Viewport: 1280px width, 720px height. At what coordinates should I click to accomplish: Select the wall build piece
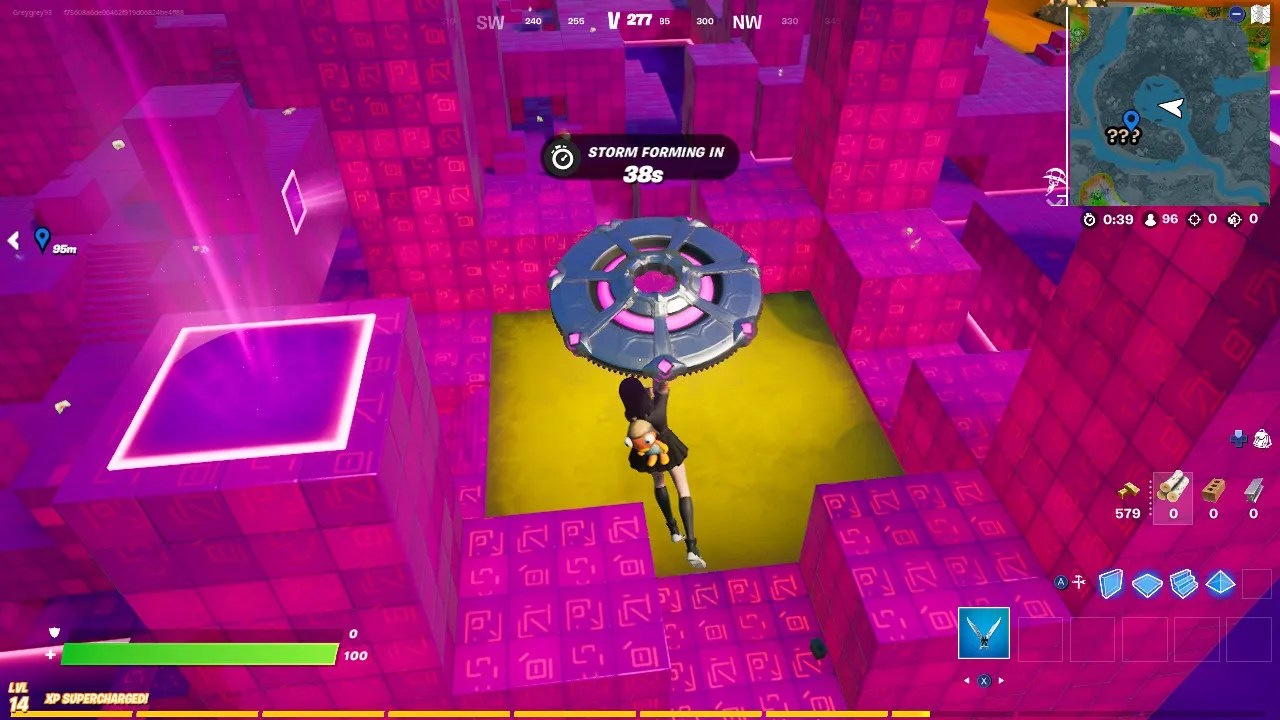(x=1112, y=584)
